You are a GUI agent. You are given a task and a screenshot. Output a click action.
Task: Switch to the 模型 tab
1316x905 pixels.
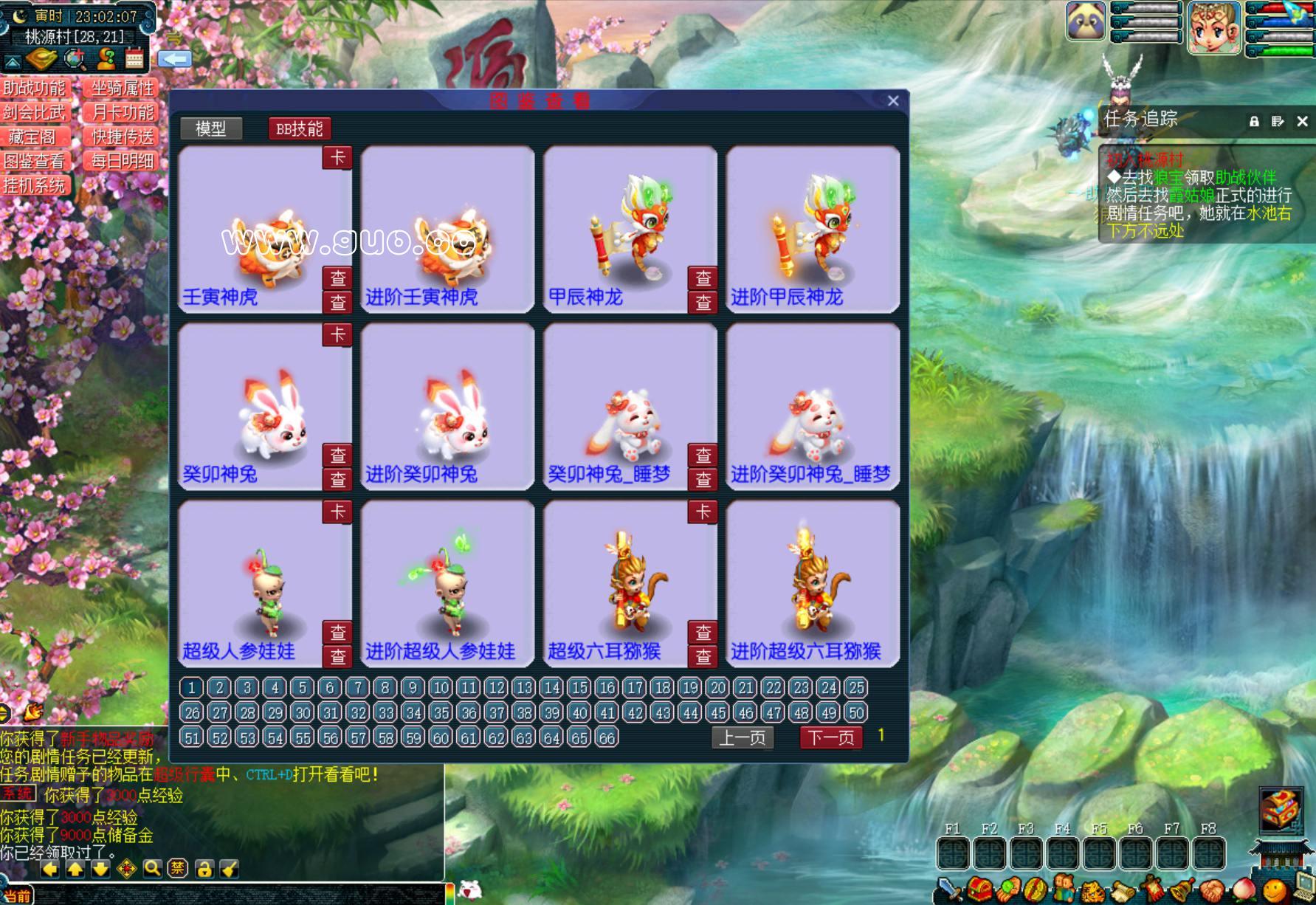(x=211, y=129)
